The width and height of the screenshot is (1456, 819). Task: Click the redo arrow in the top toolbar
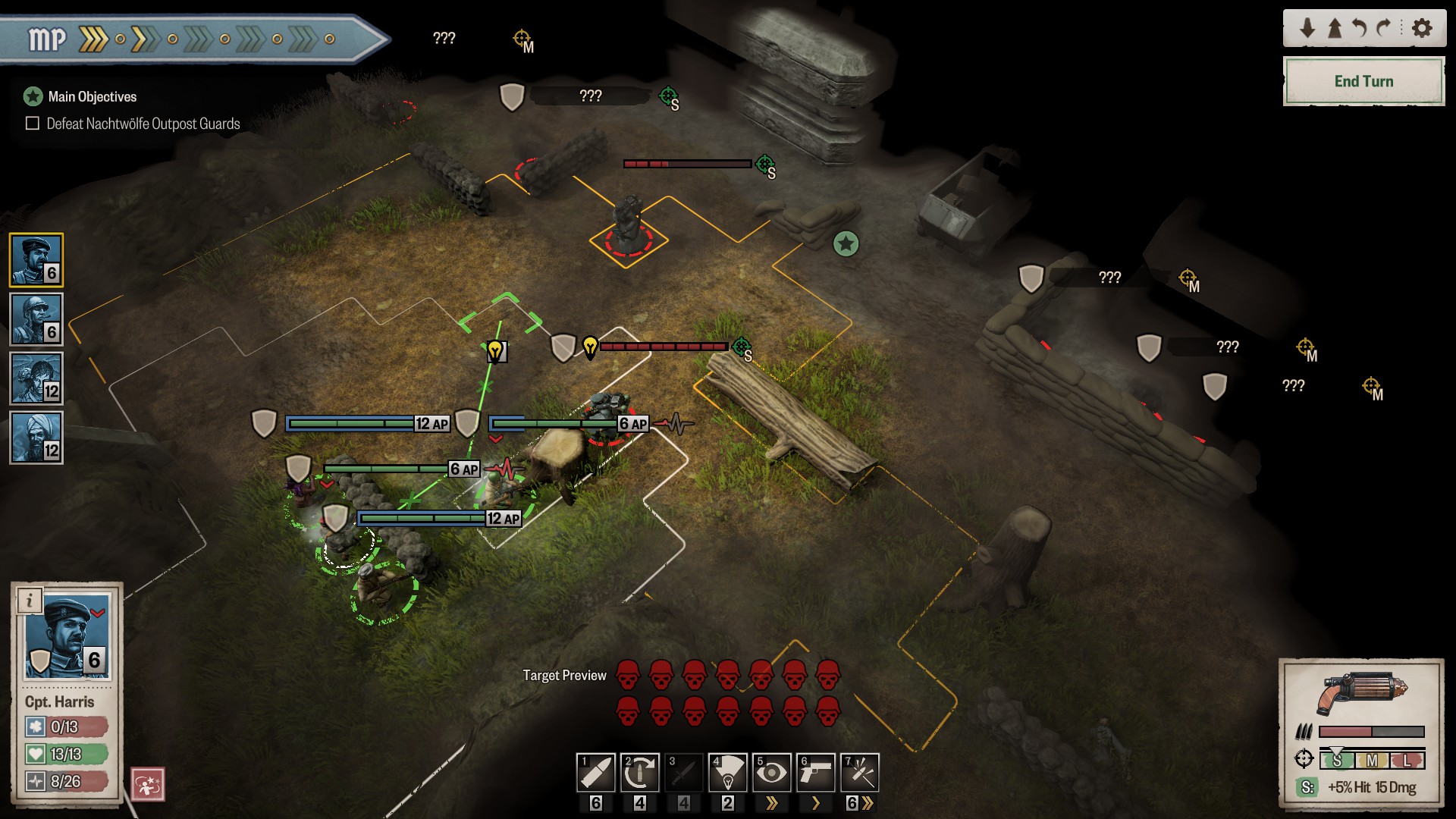1384,28
